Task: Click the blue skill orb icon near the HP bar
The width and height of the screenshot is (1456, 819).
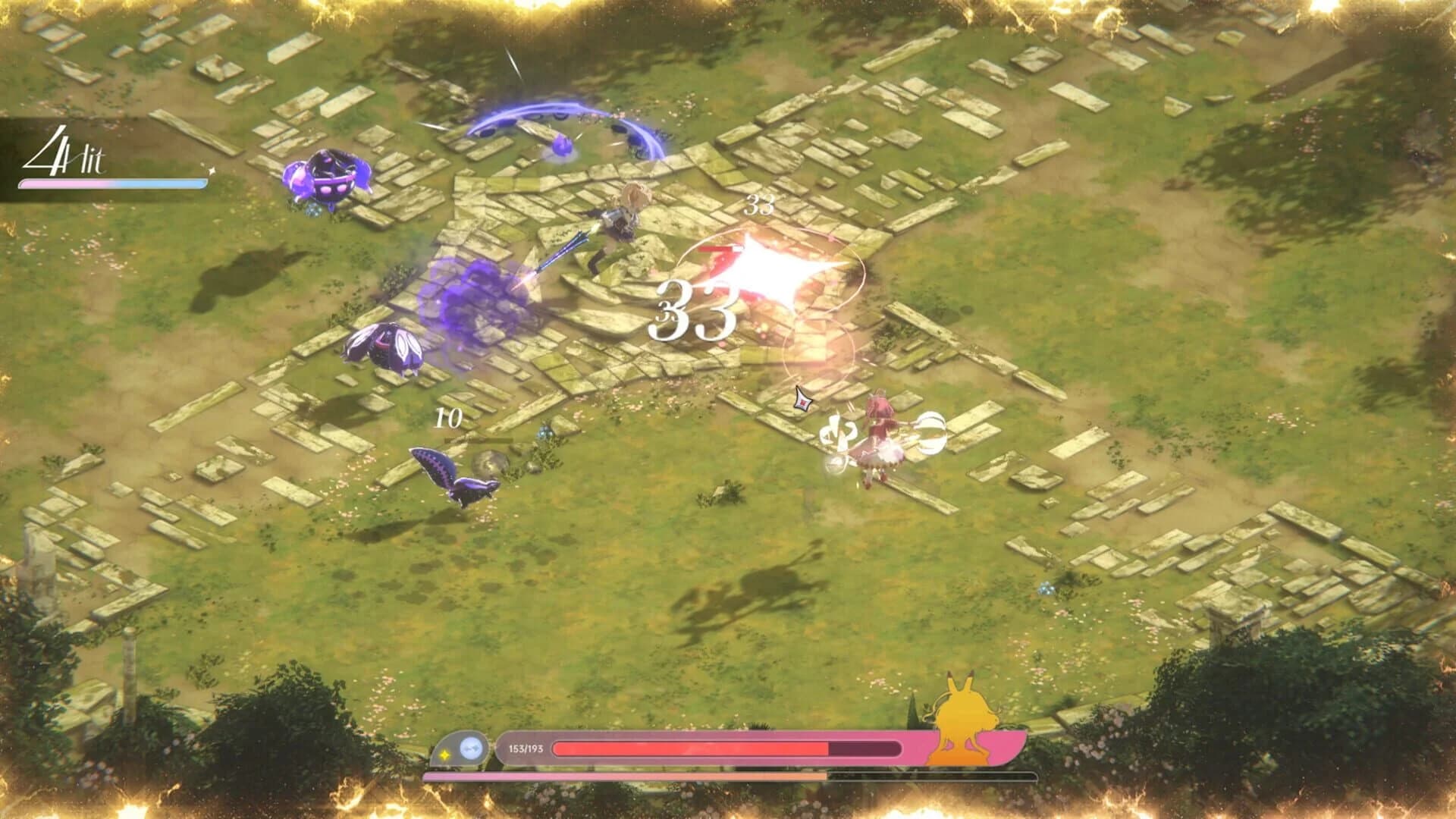Action: click(x=472, y=748)
